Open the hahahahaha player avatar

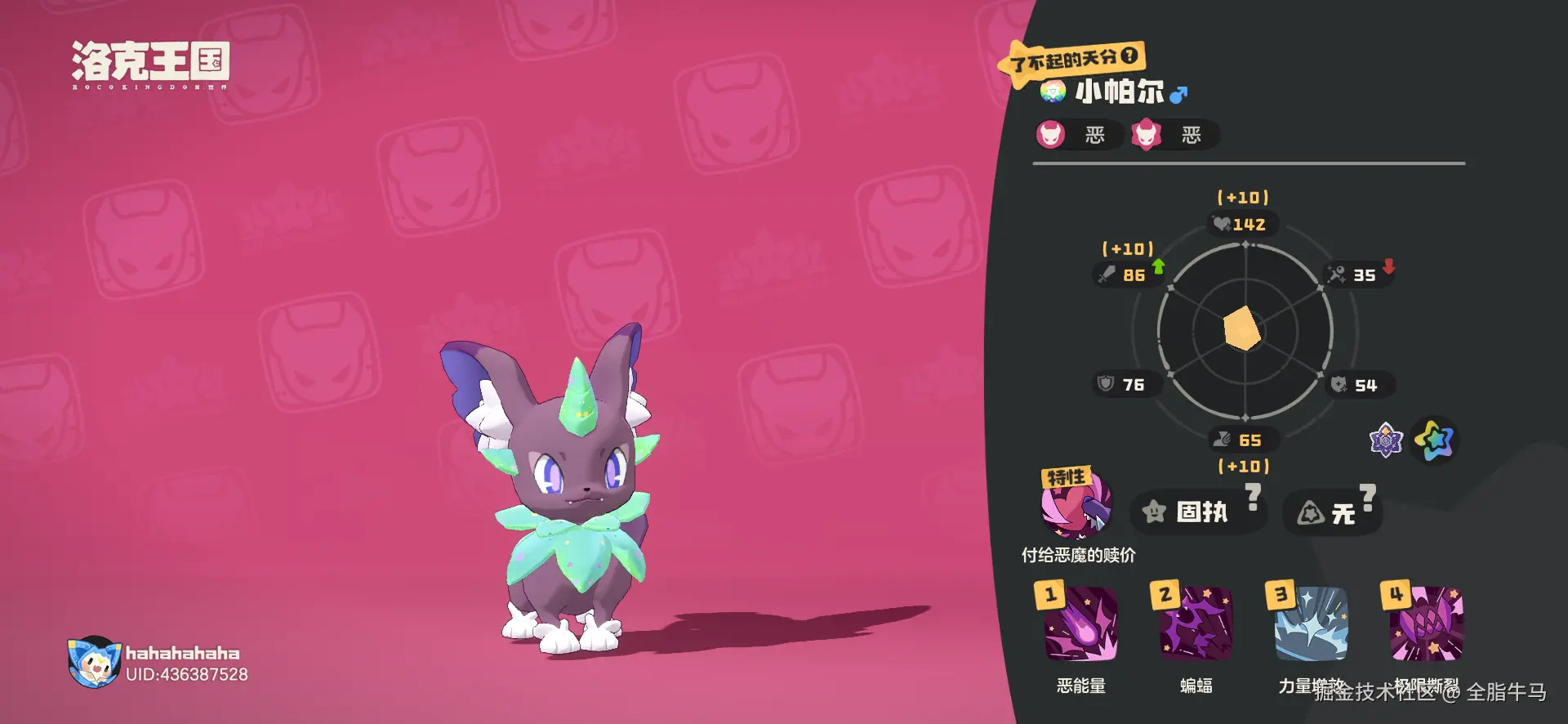pyautogui.click(x=93, y=662)
